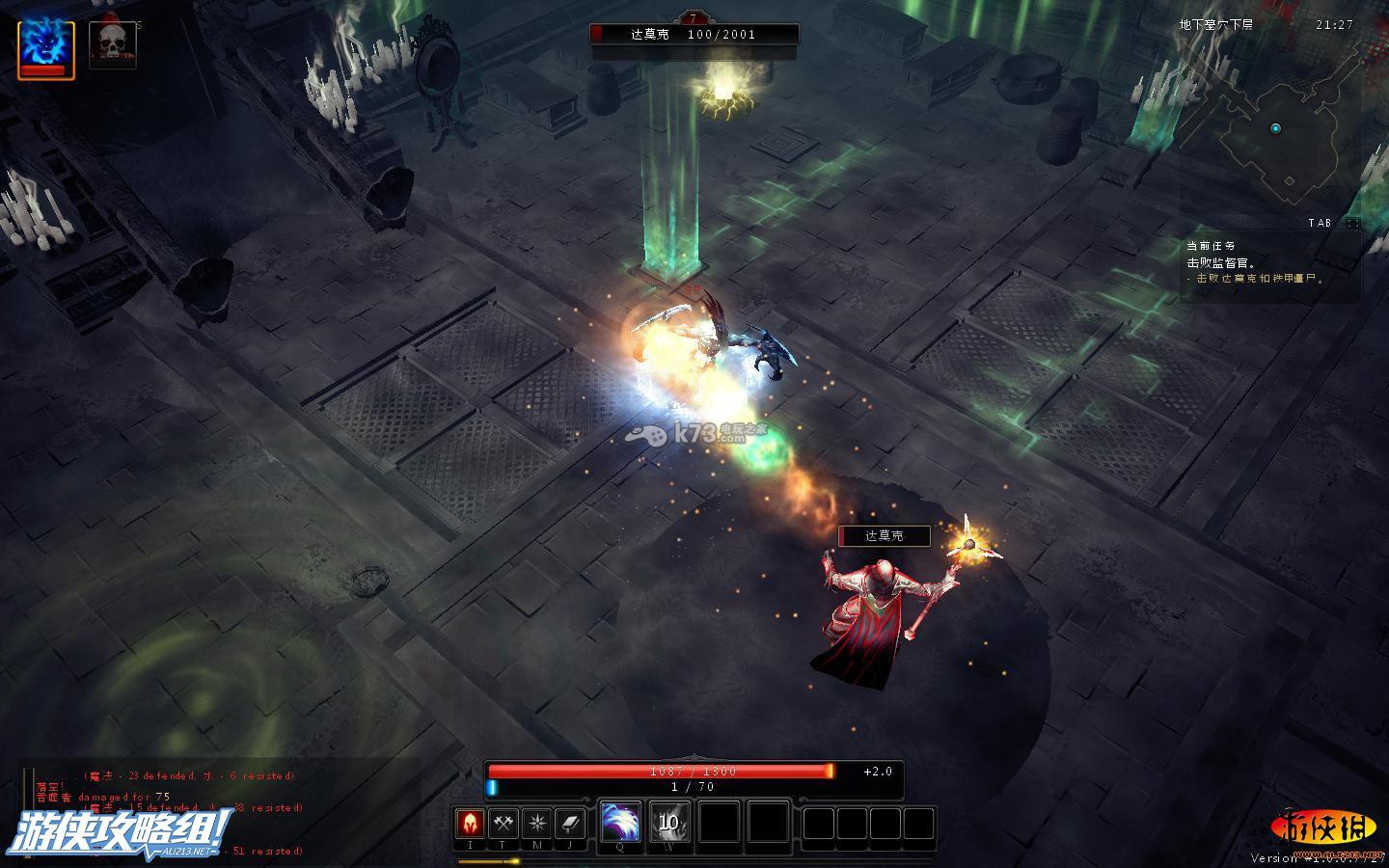Image resolution: width=1389 pixels, height=868 pixels.
Task: Select the 达莫克 boss target frame
Action: (x=694, y=35)
